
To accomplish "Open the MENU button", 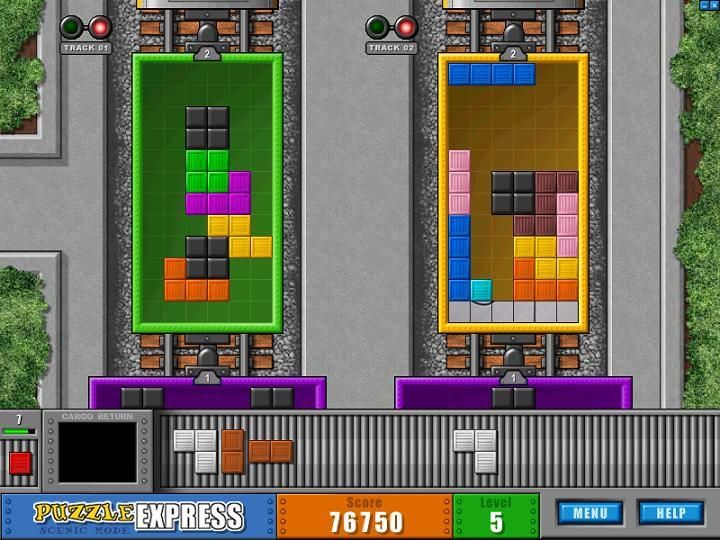I will [x=590, y=513].
